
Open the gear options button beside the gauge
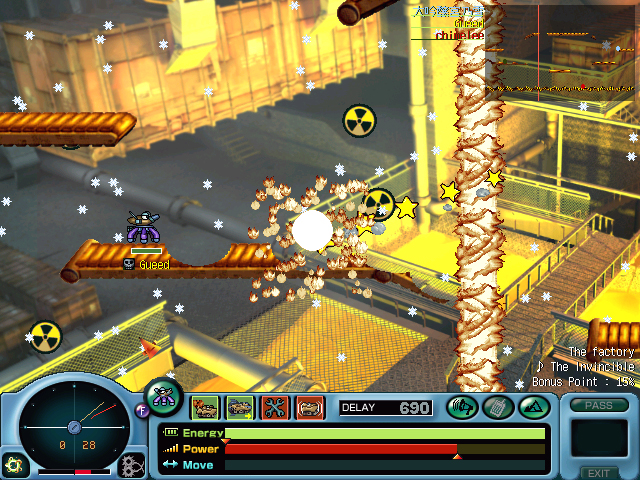131,465
